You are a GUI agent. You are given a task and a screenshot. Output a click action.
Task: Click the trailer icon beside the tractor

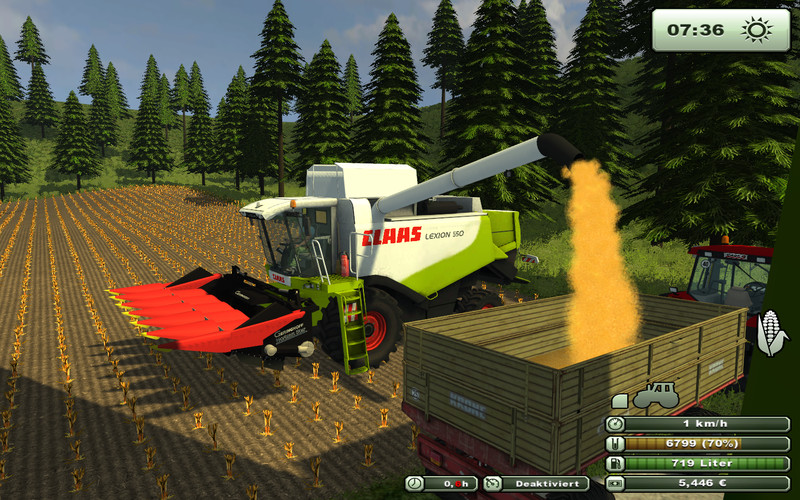point(620,400)
